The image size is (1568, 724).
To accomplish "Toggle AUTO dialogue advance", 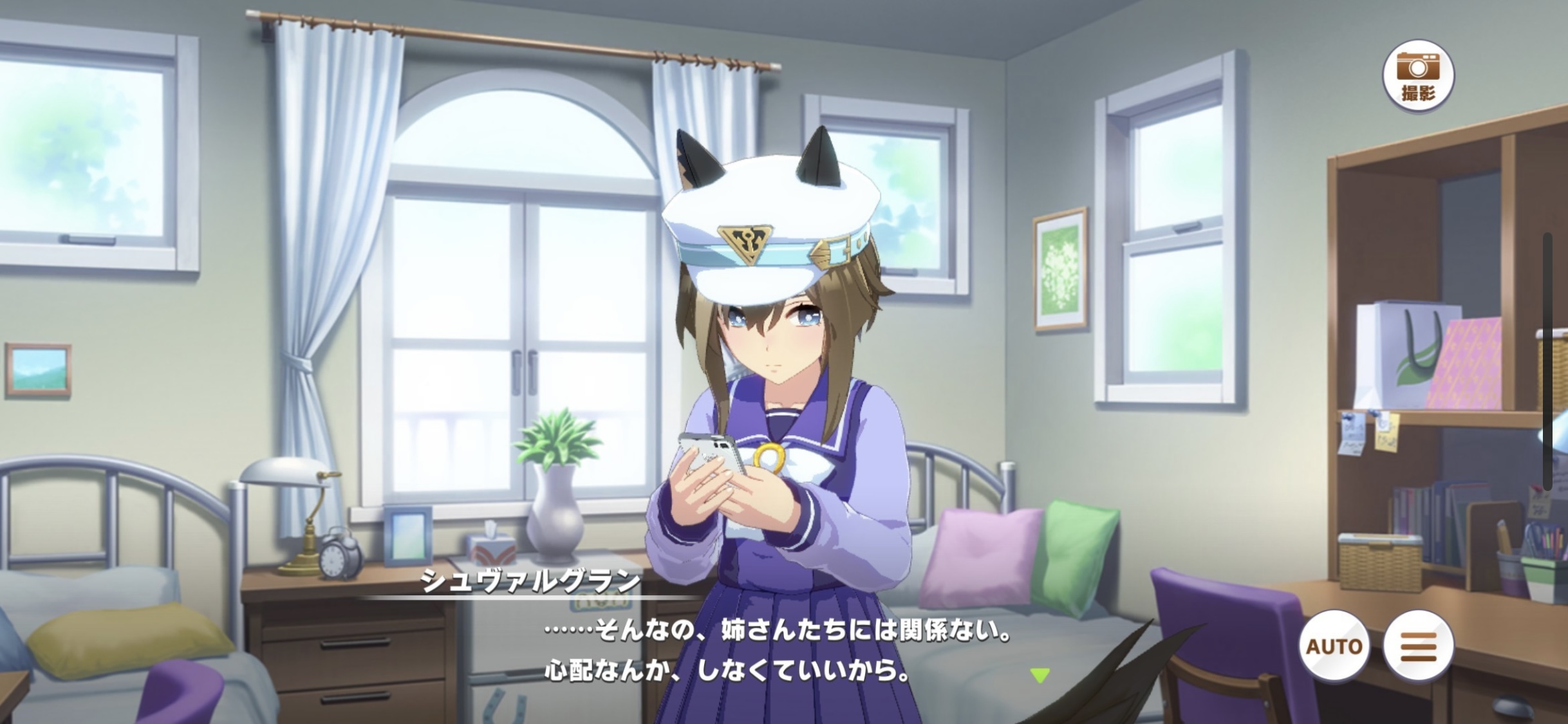I will click(x=1334, y=645).
